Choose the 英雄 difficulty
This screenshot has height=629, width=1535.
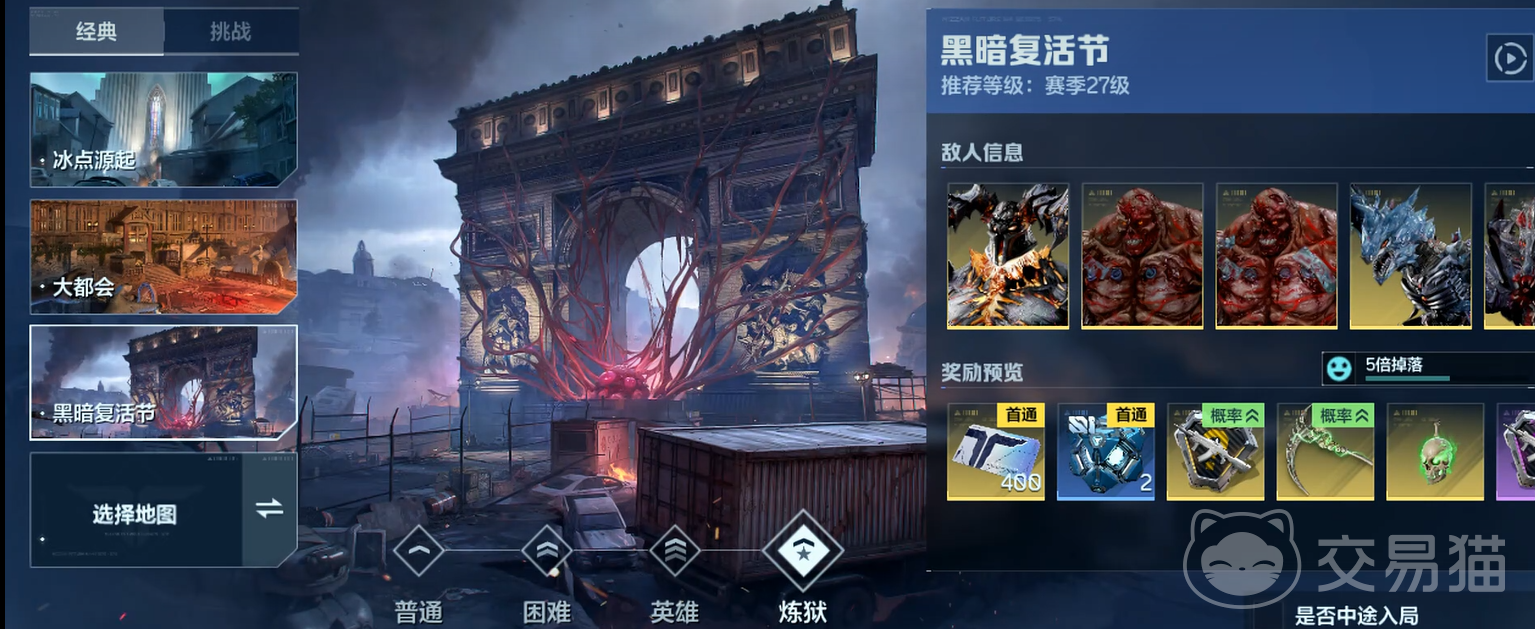tap(674, 552)
